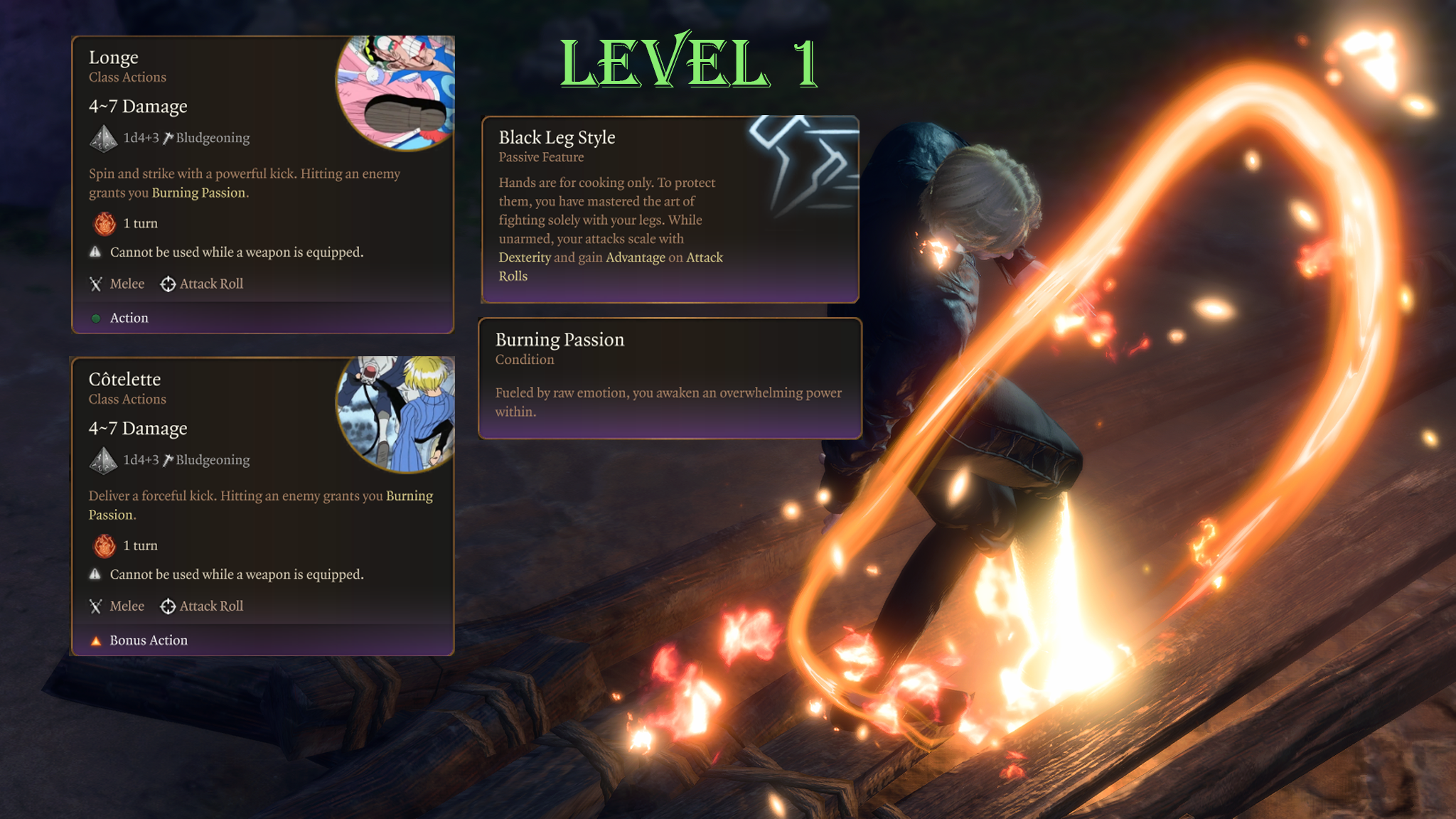Click the flame status icon in Longe tooltip
This screenshot has width=1456, height=819.
click(x=105, y=224)
